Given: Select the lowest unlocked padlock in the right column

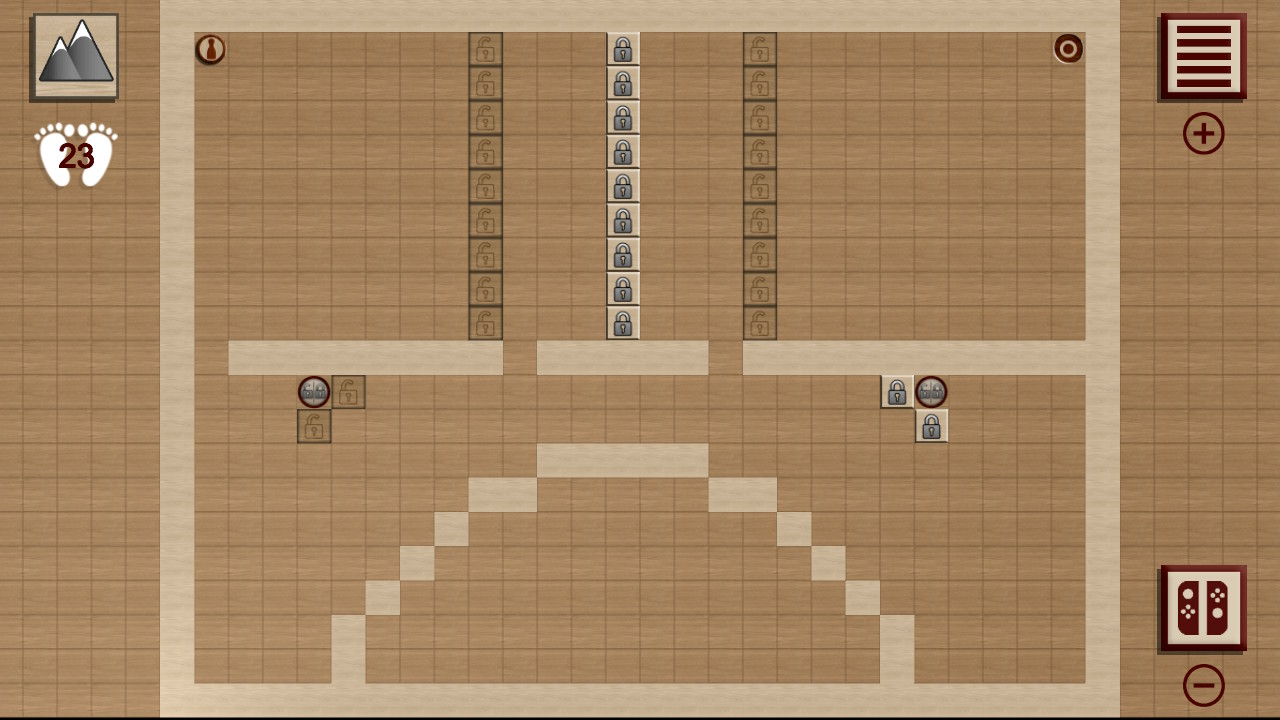Looking at the screenshot, I should 759,322.
